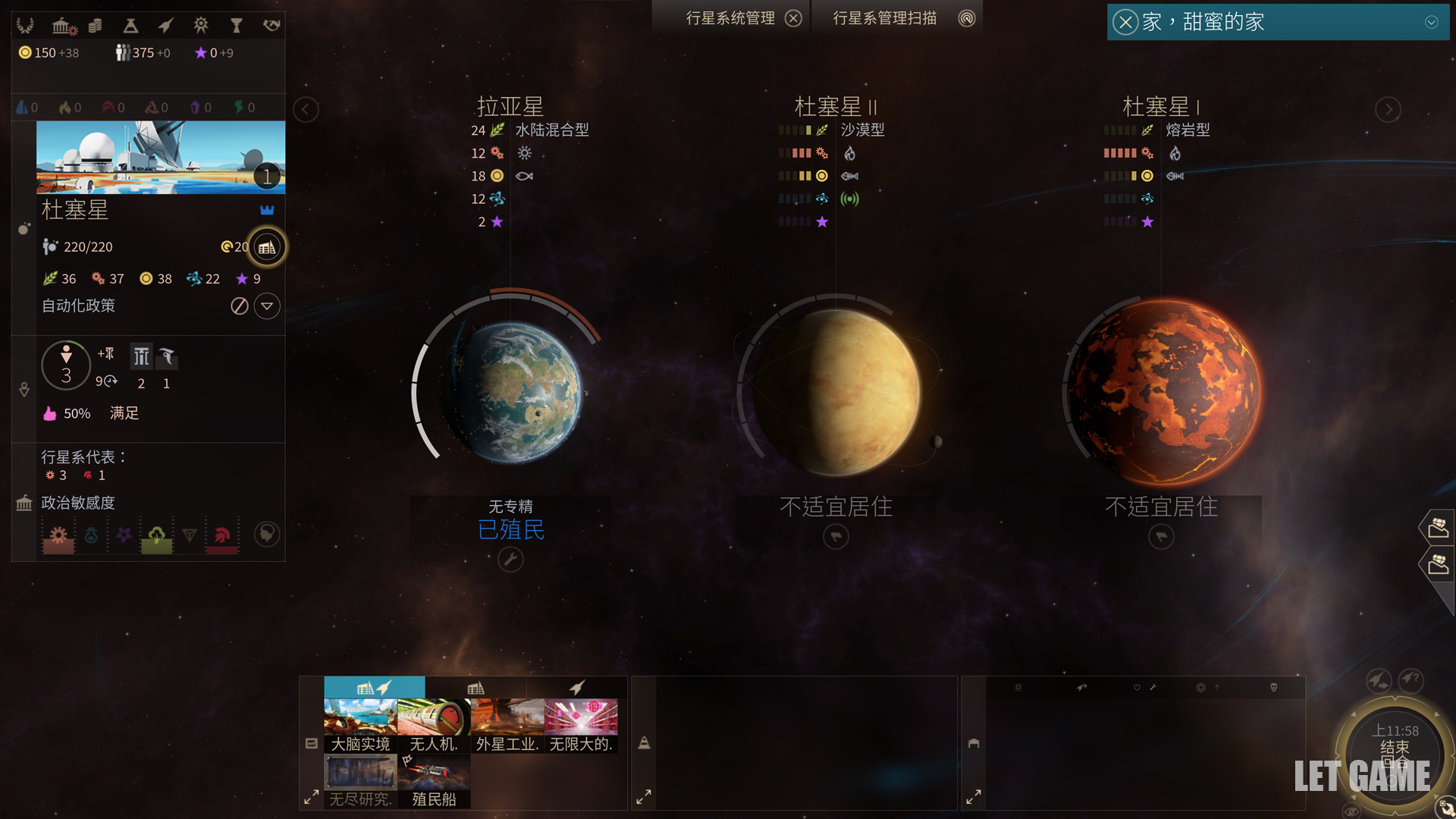Open 自动化政策 dropdown arrow
1456x819 pixels.
pyautogui.click(x=266, y=306)
